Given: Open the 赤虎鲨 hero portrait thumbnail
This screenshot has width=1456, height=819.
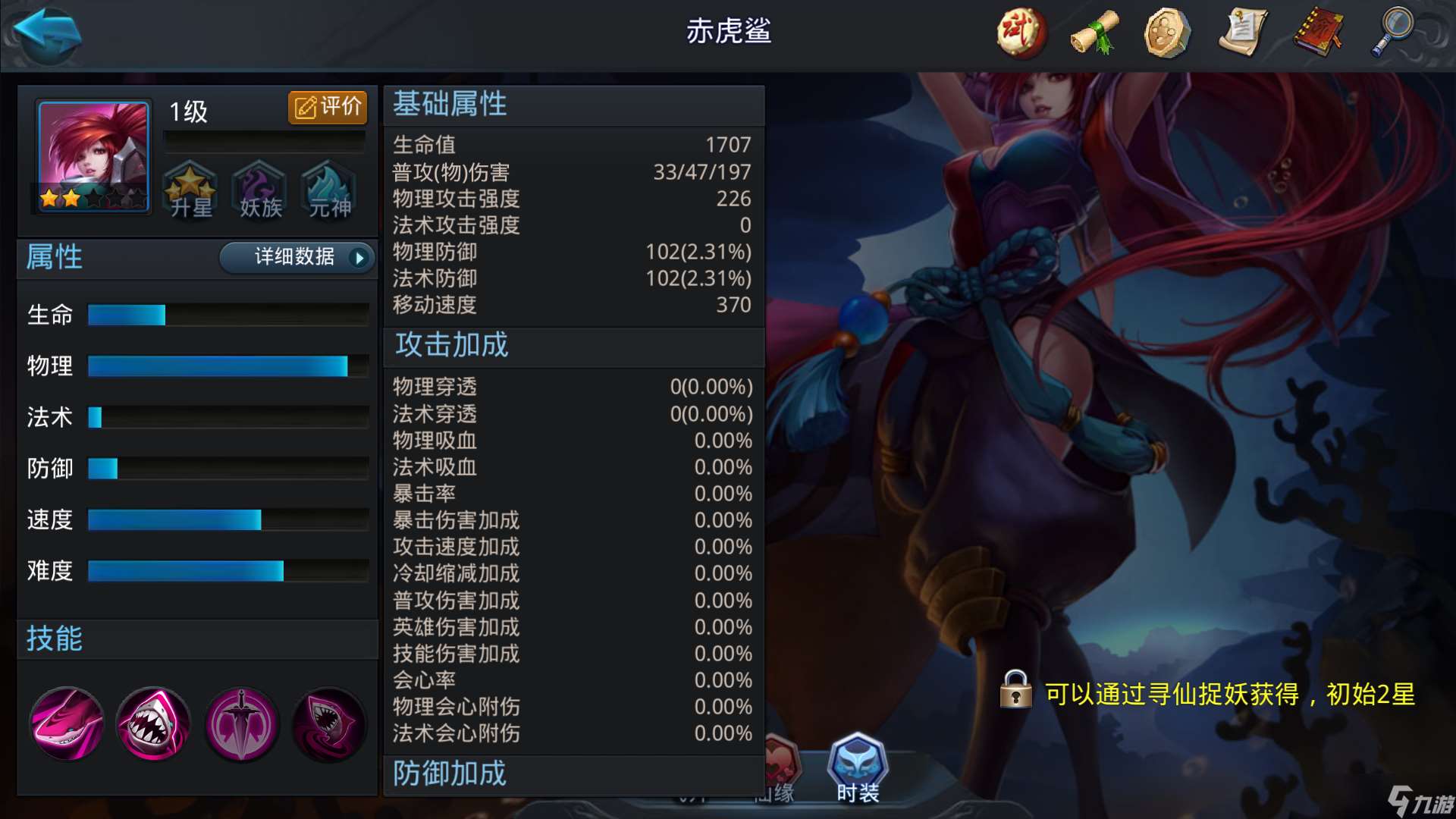Looking at the screenshot, I should click(x=91, y=157).
